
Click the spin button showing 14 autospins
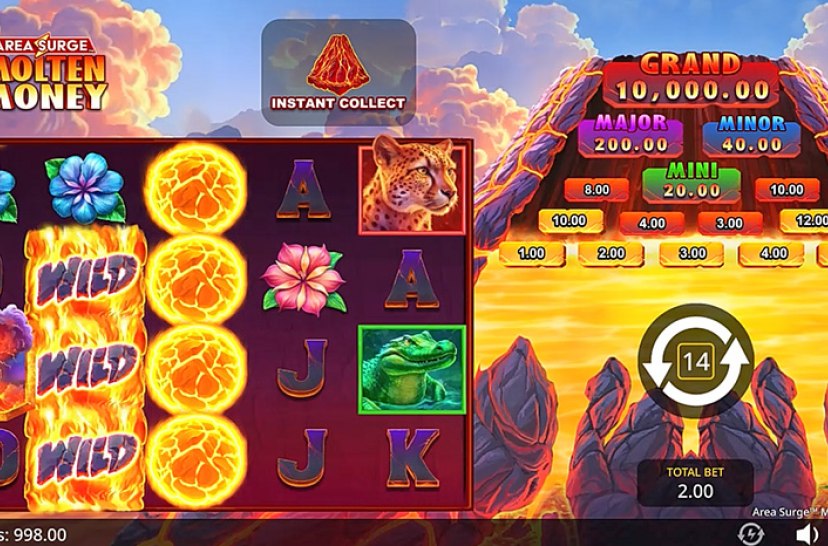point(695,362)
